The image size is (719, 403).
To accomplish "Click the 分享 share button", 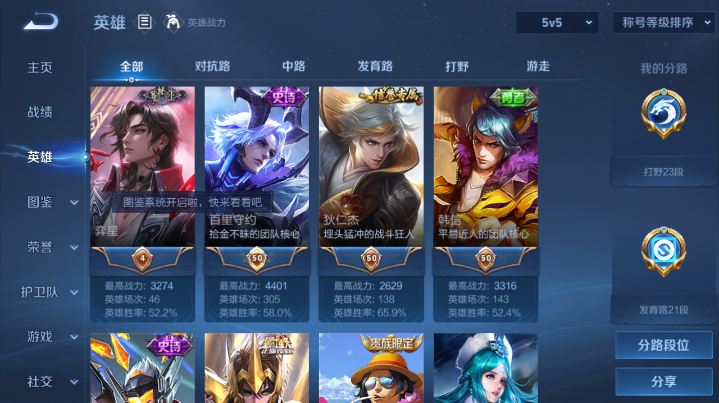I will click(x=663, y=381).
